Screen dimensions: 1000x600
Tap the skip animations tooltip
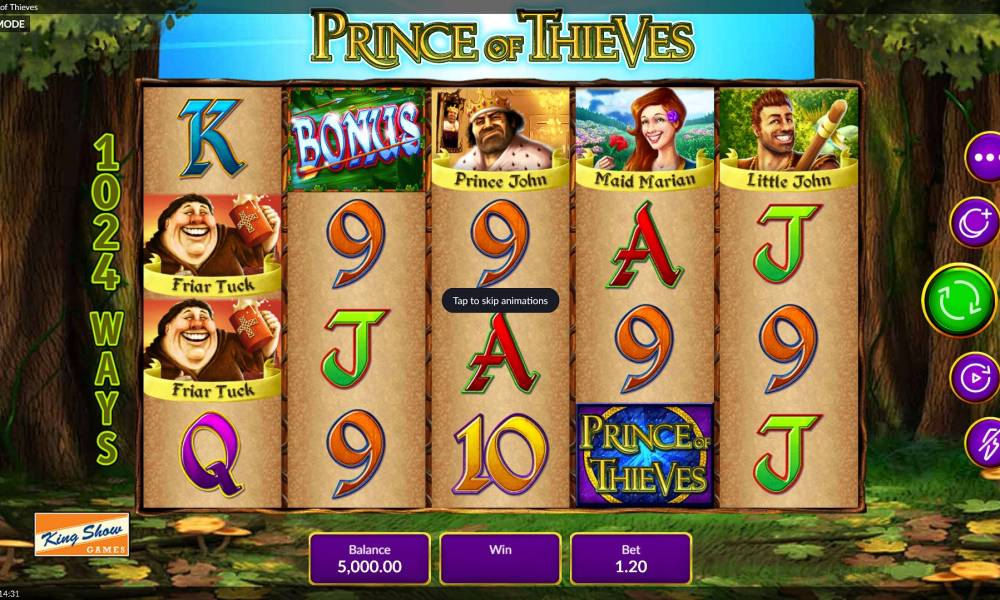pos(500,300)
